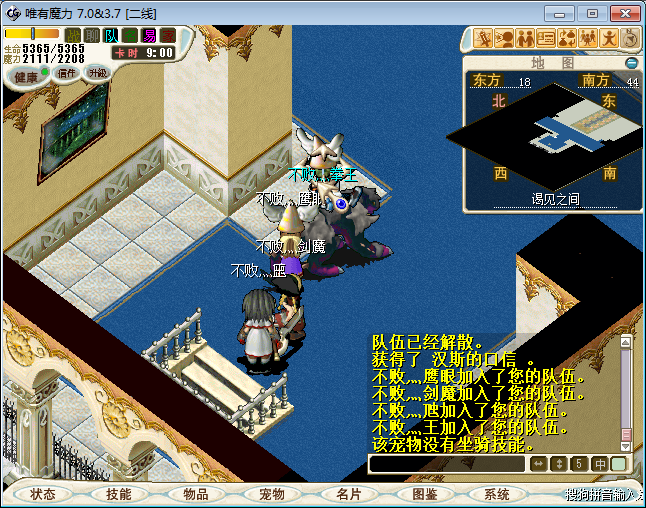Focus the chat input box
Image resolution: width=646 pixels, height=508 pixels.
coord(447,464)
